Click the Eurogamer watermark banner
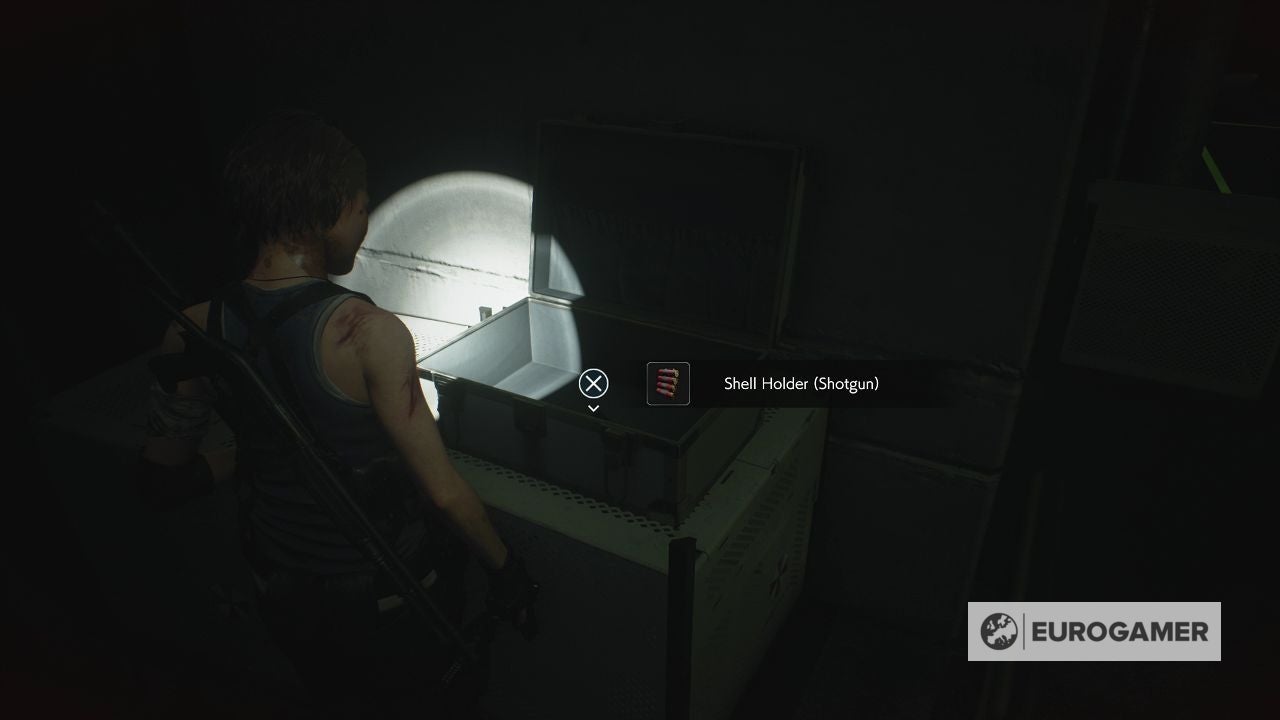Image resolution: width=1280 pixels, height=720 pixels. tap(1095, 631)
